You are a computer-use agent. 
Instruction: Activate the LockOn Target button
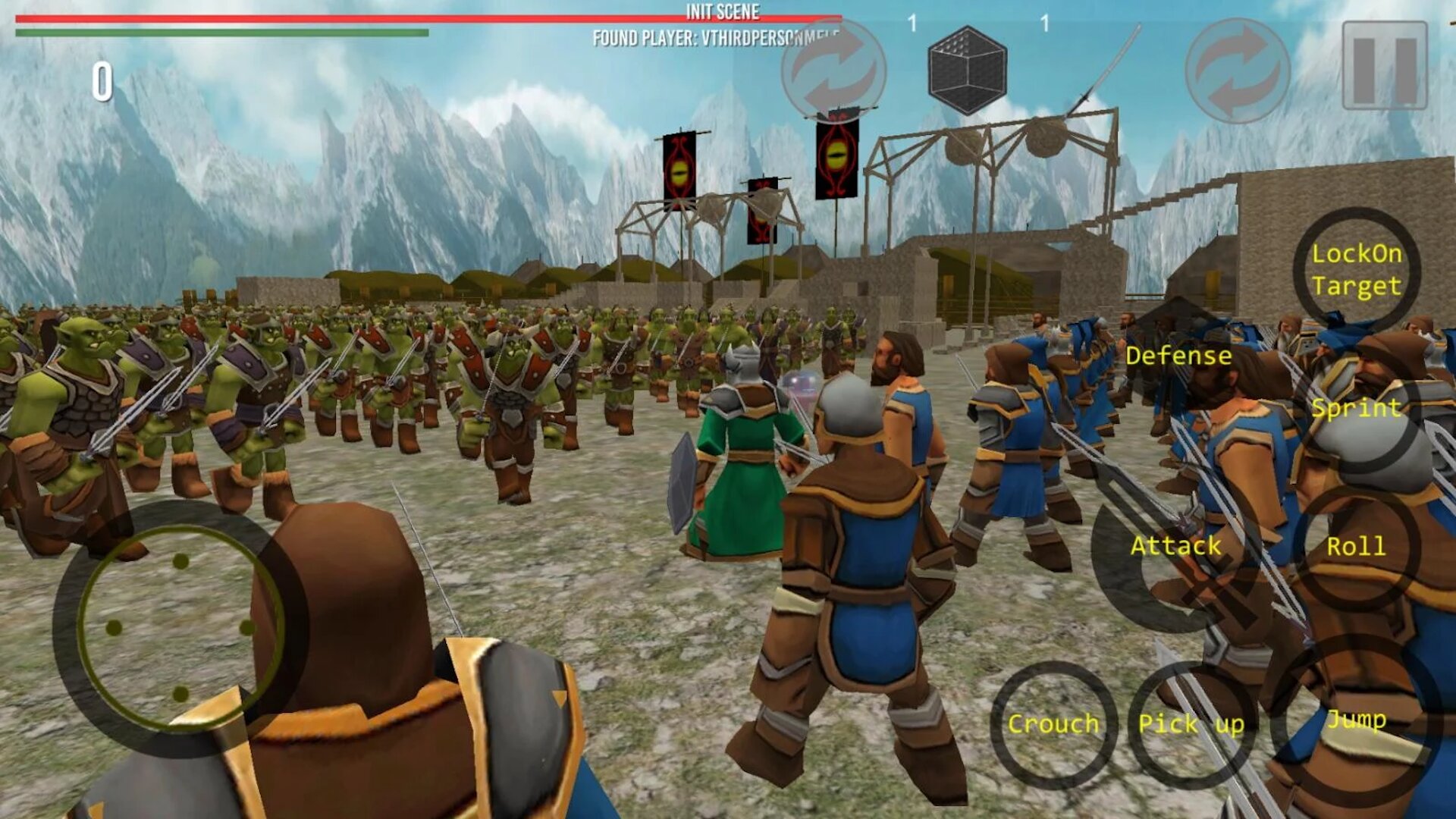coord(1356,270)
